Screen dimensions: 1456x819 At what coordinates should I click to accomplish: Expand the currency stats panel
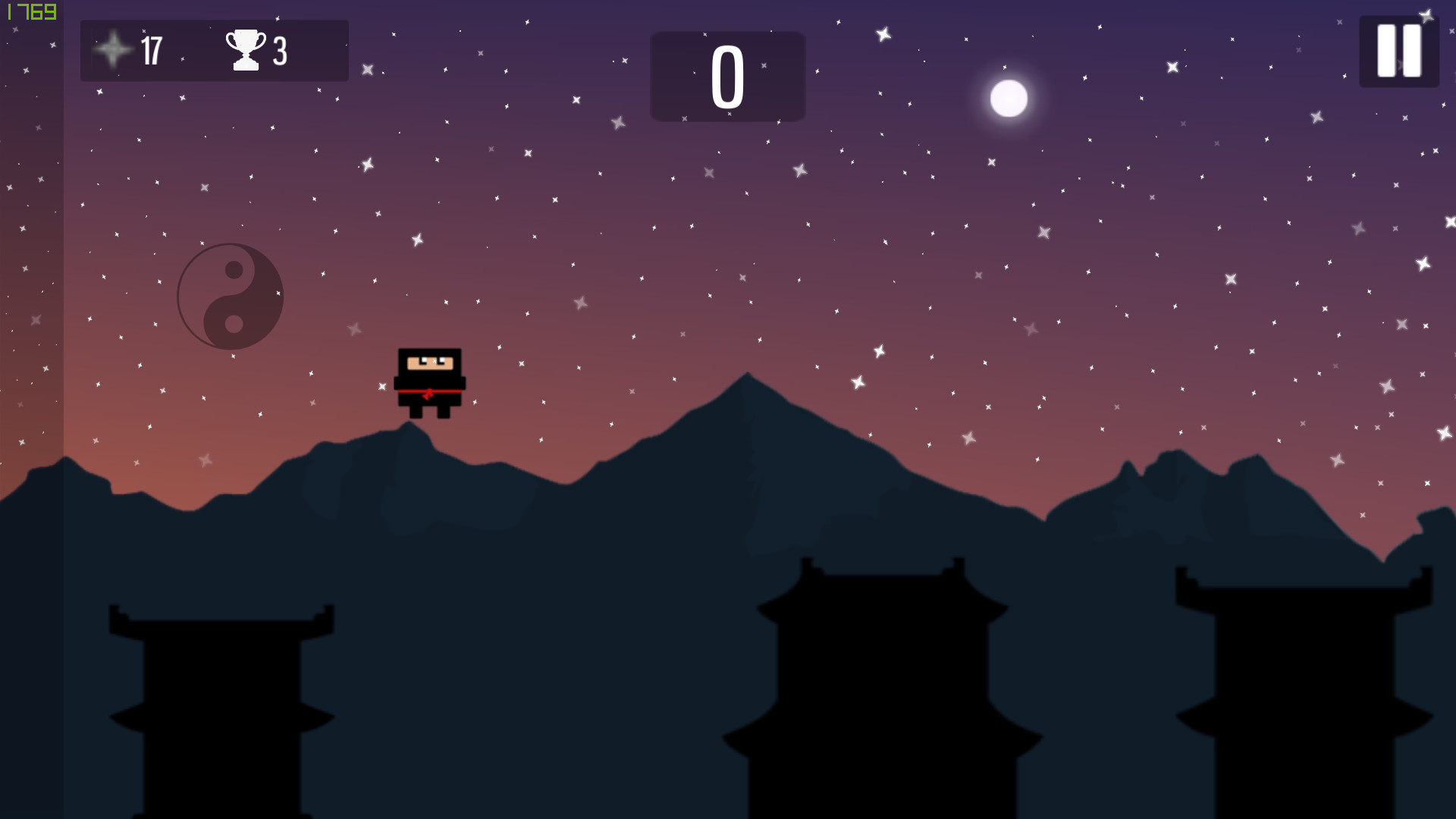(215, 51)
